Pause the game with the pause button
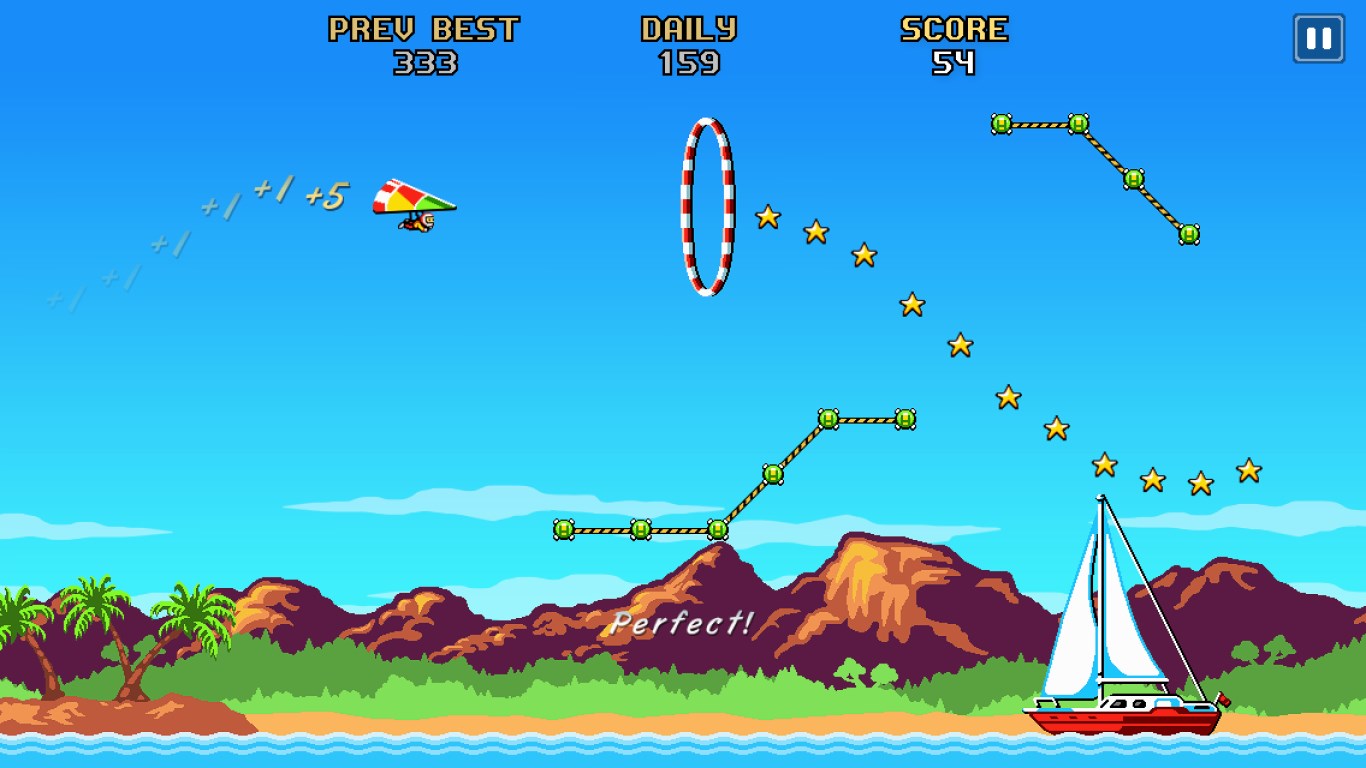Screen dimensions: 1366x768 (x=1318, y=39)
